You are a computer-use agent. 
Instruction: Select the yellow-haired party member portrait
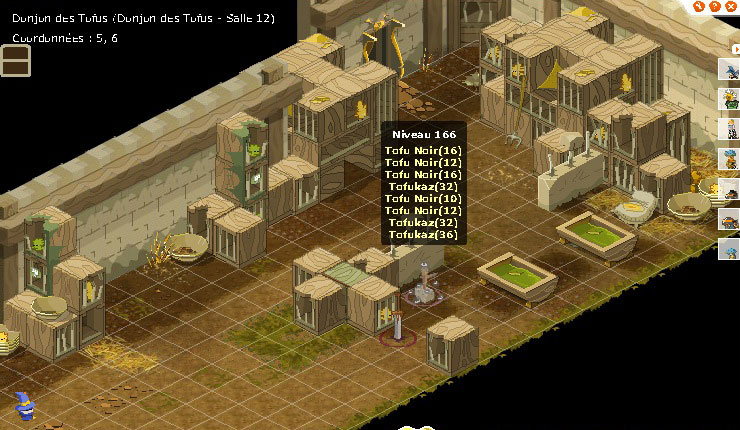click(729, 129)
